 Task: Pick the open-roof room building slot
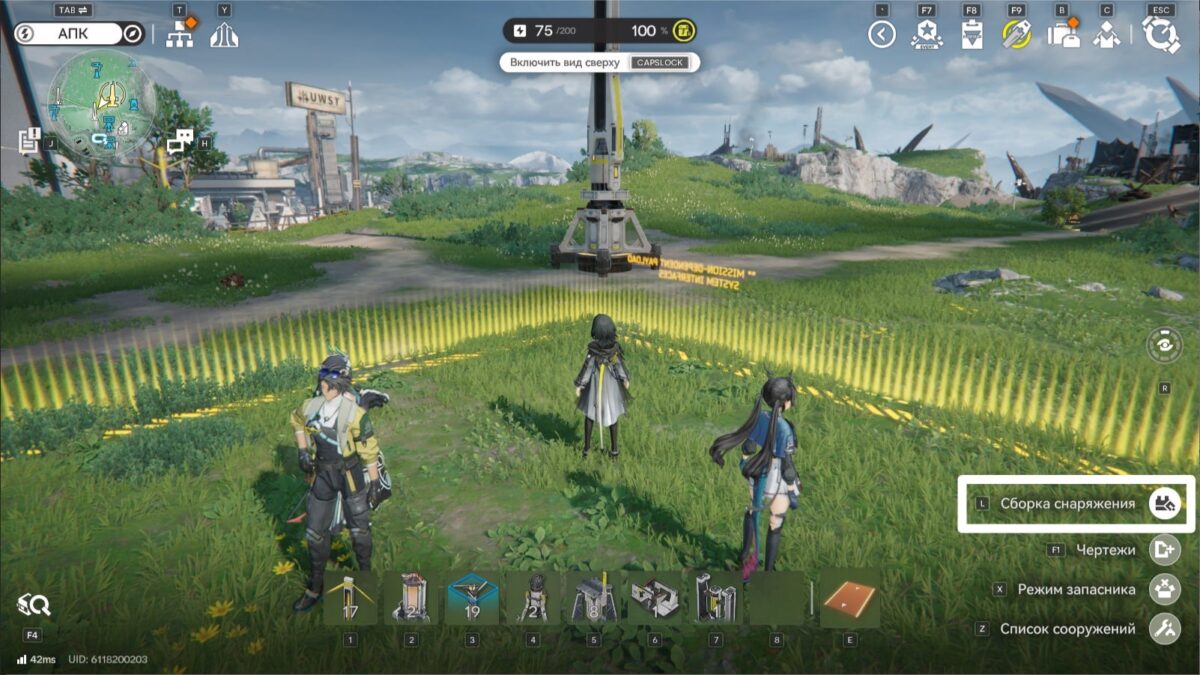click(x=654, y=599)
